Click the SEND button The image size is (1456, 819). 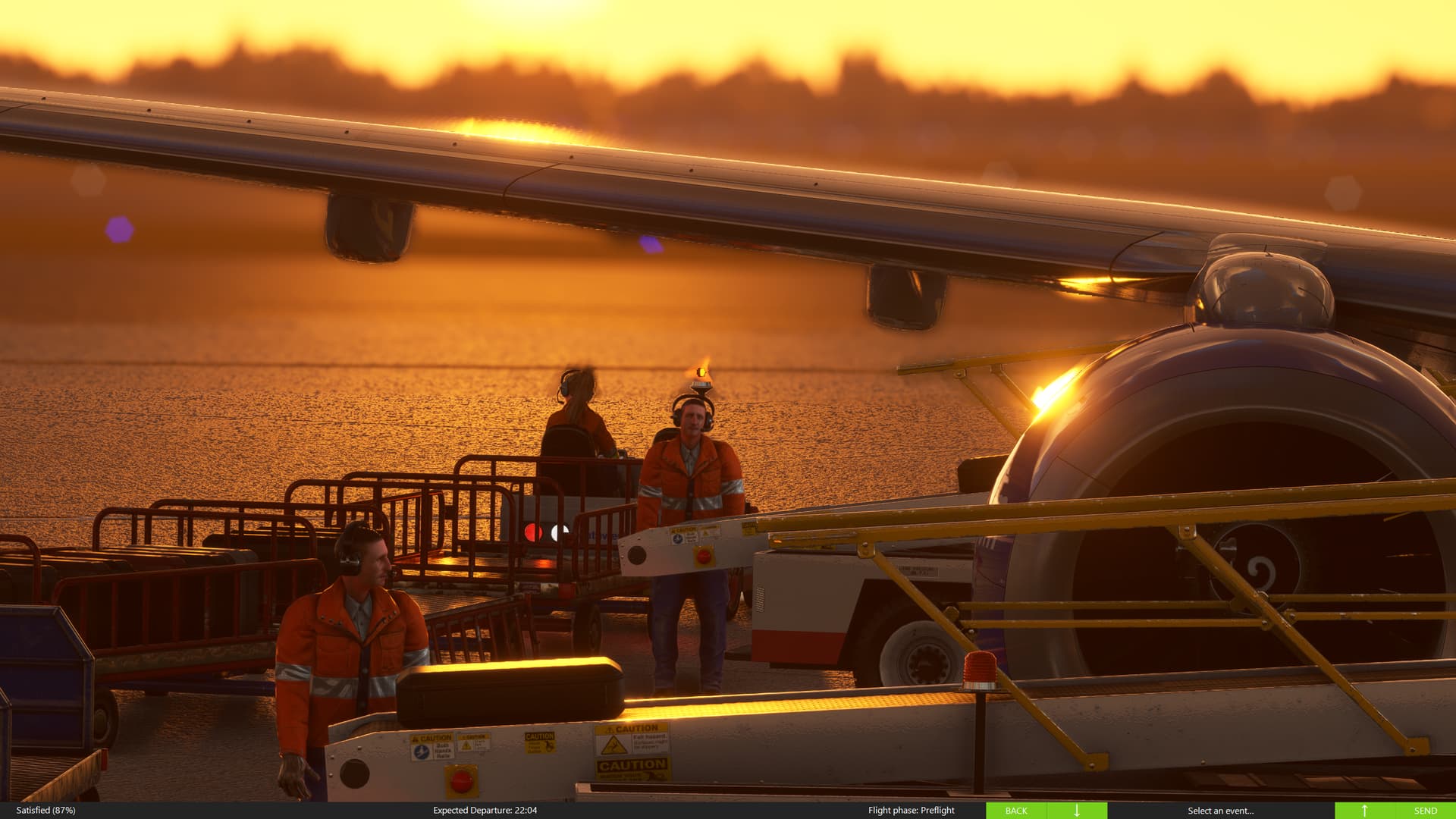[x=1426, y=810]
